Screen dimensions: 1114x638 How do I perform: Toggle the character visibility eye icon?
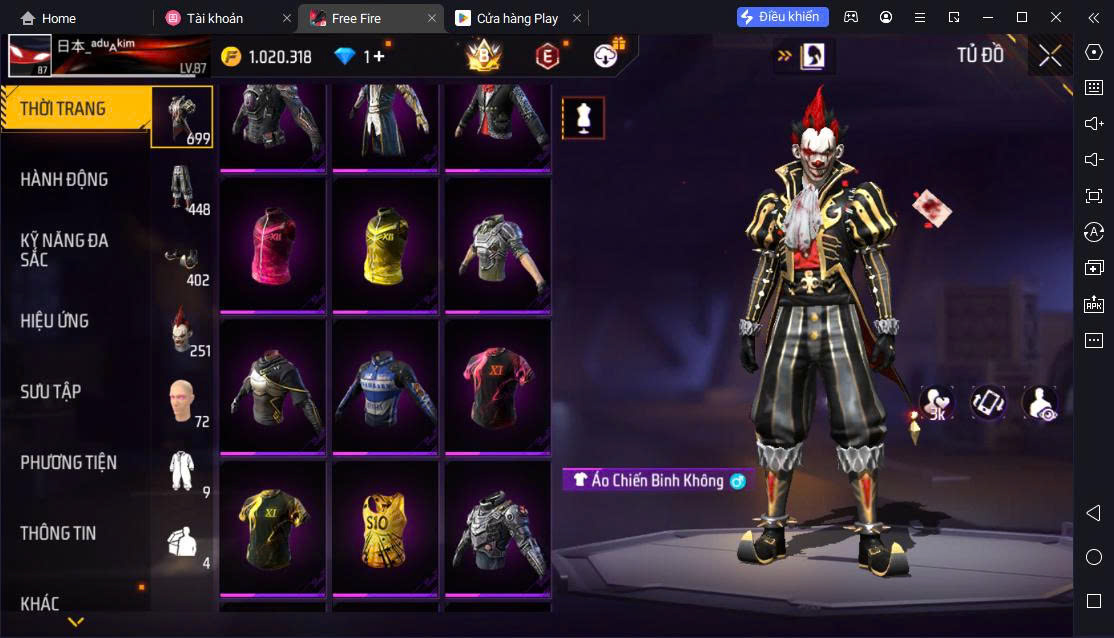pyautogui.click(x=1039, y=403)
